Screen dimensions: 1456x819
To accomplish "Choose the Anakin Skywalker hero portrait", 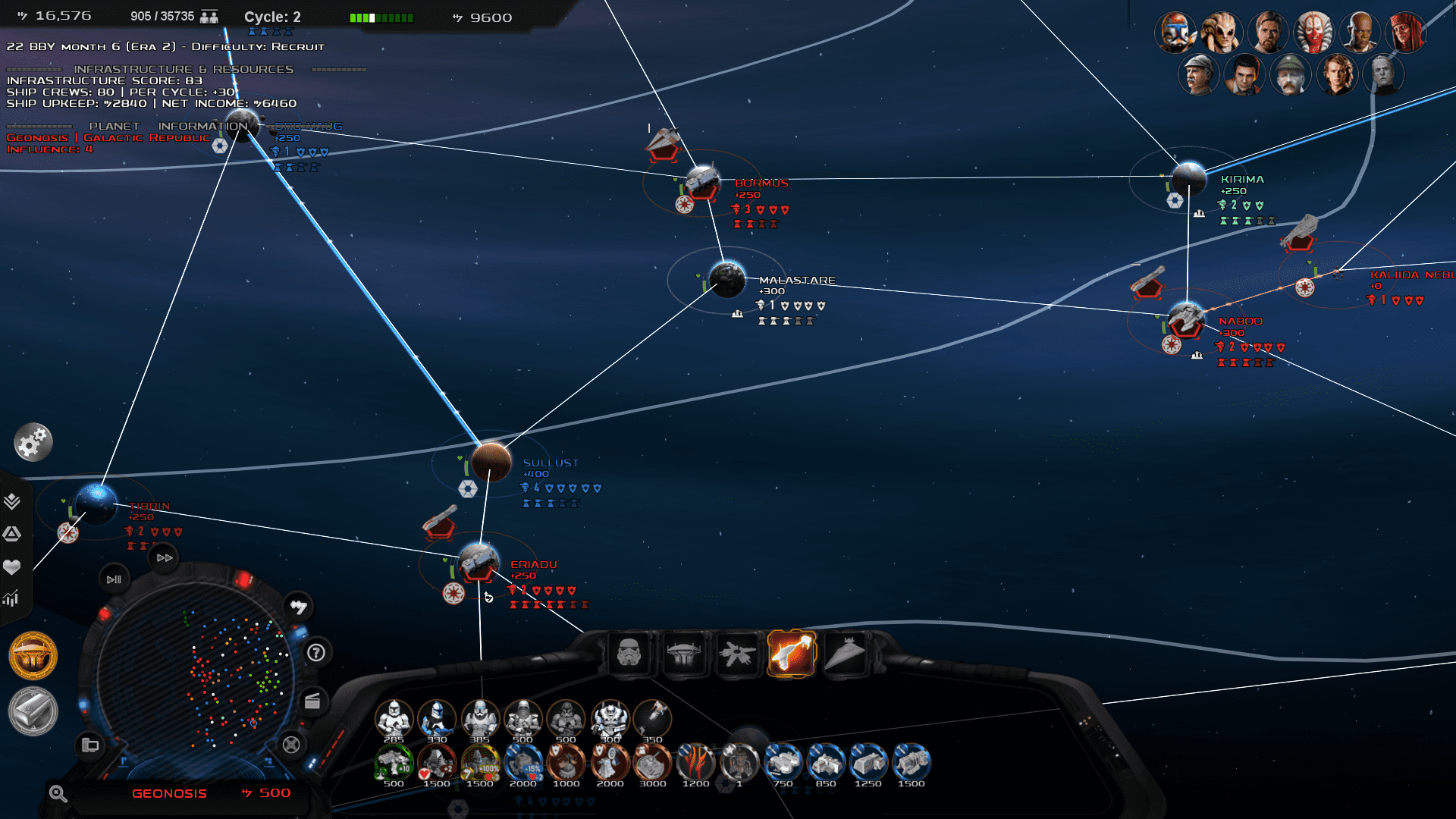I will [1336, 75].
